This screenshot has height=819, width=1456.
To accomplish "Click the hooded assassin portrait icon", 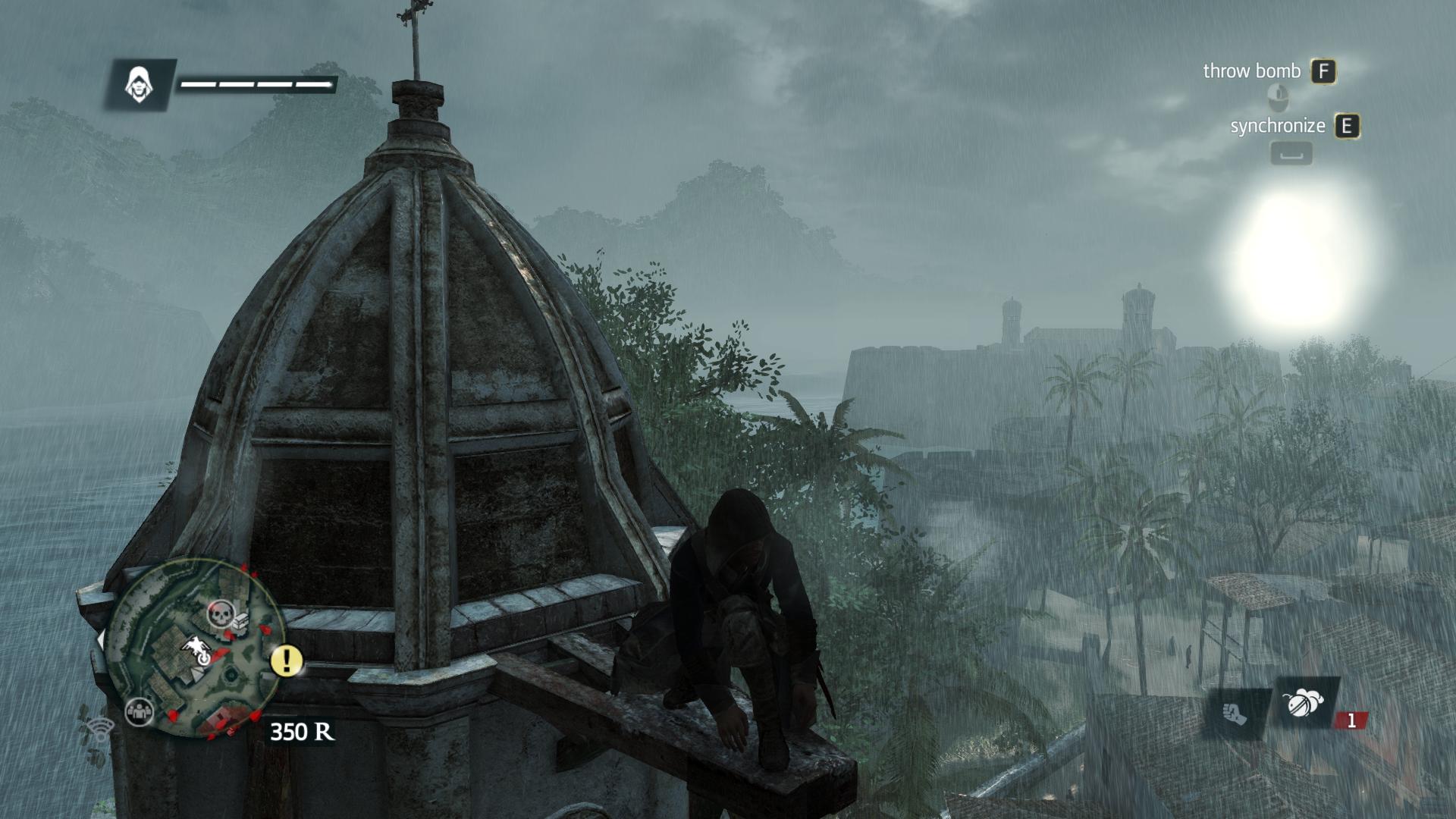I will [140, 84].
